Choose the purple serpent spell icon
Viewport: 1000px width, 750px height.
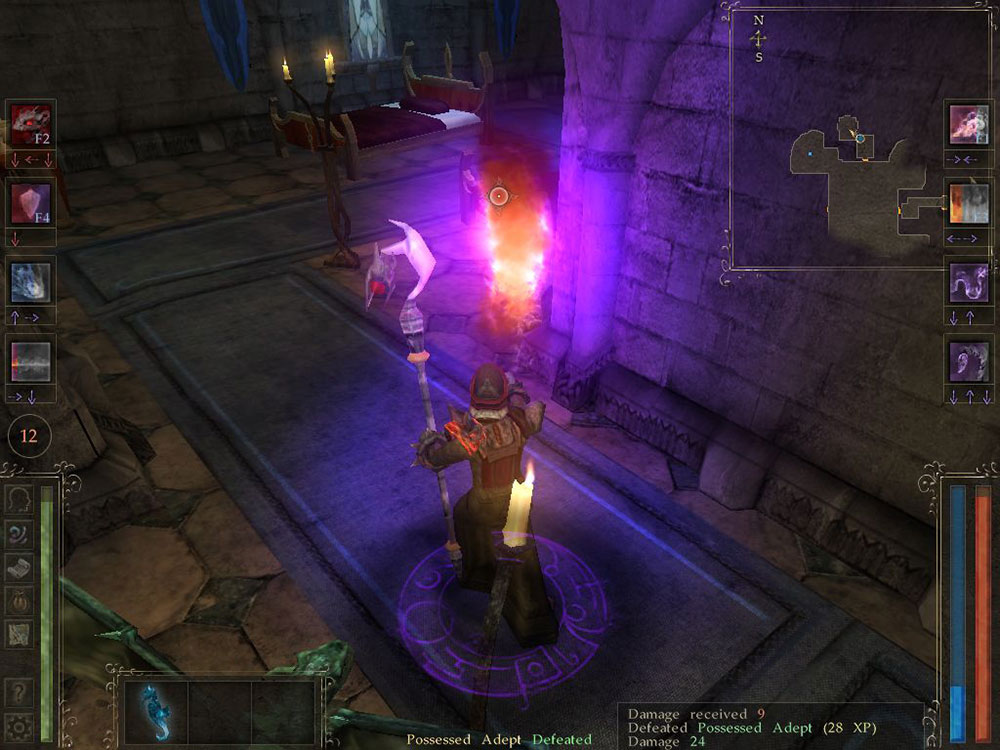[x=969, y=282]
